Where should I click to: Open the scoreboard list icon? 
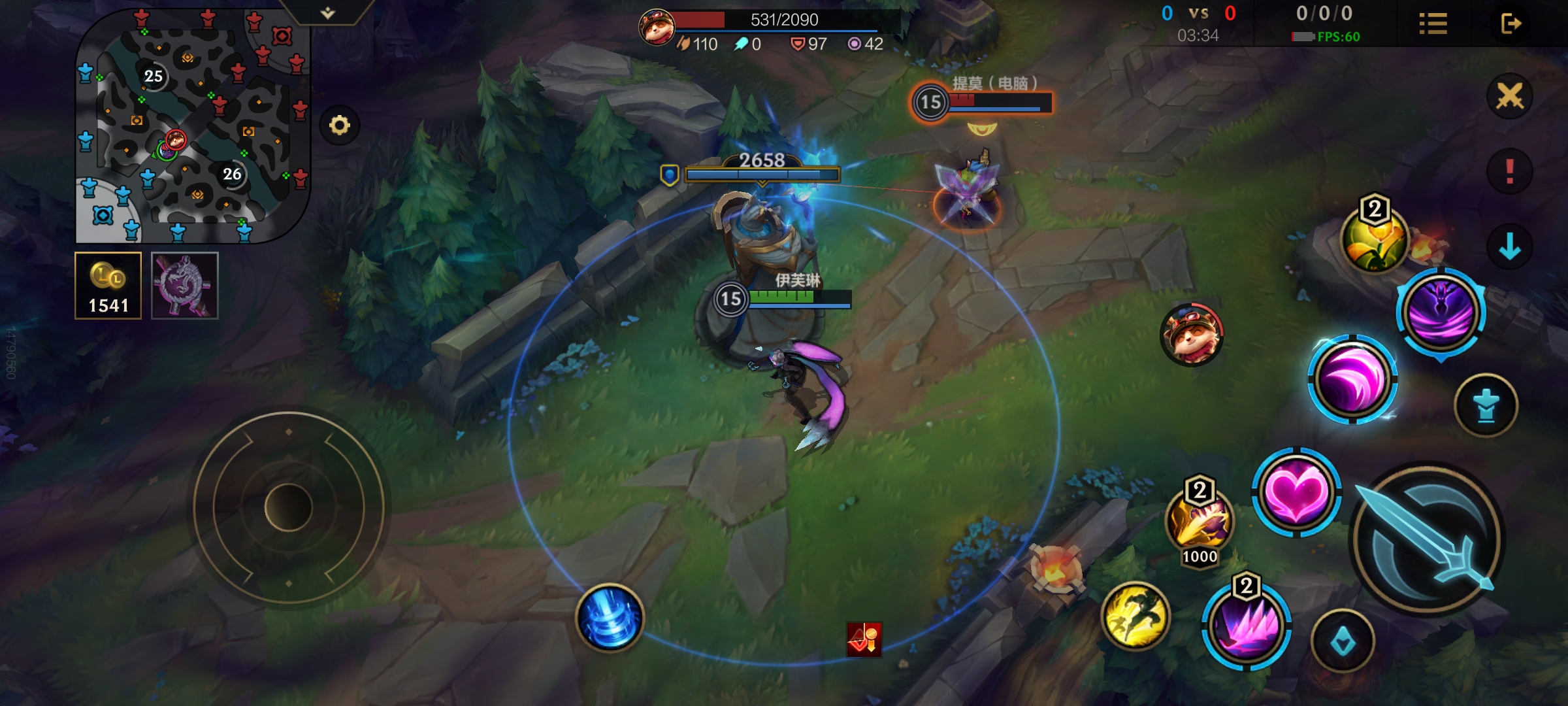click(x=1433, y=24)
